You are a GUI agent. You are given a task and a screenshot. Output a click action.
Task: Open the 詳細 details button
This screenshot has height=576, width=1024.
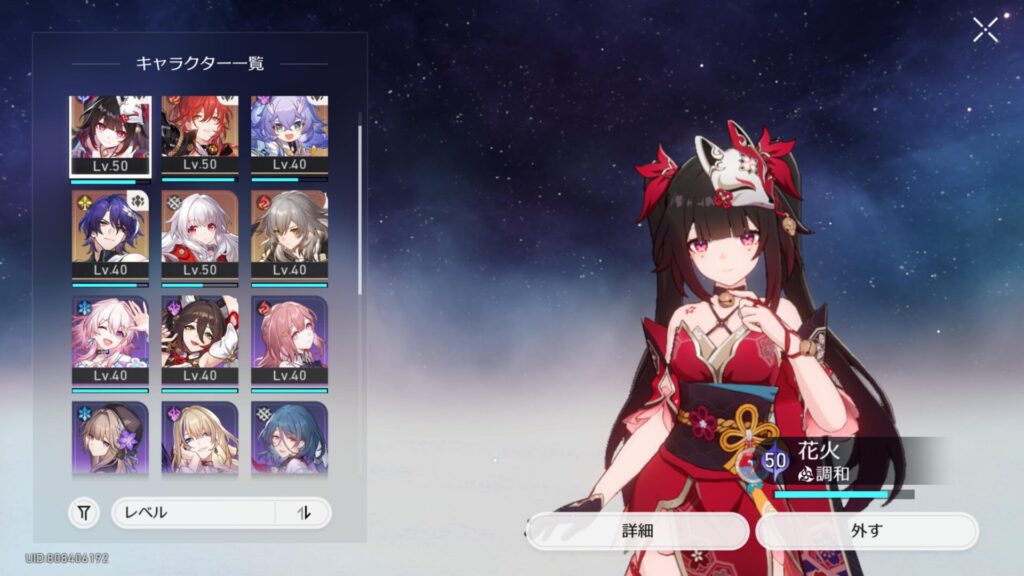click(637, 531)
